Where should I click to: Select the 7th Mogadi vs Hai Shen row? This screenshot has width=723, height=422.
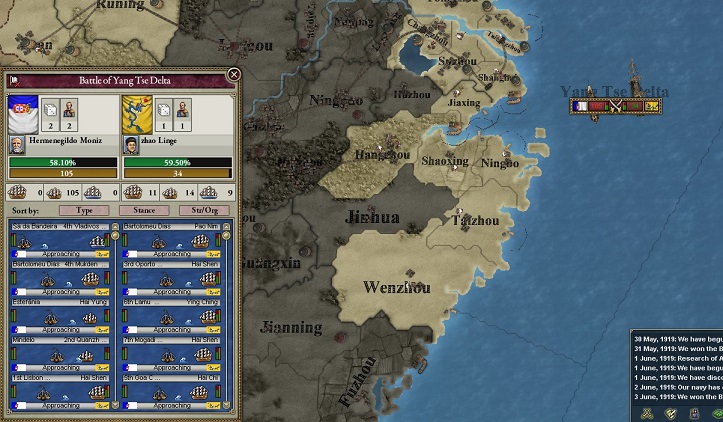pos(171,355)
